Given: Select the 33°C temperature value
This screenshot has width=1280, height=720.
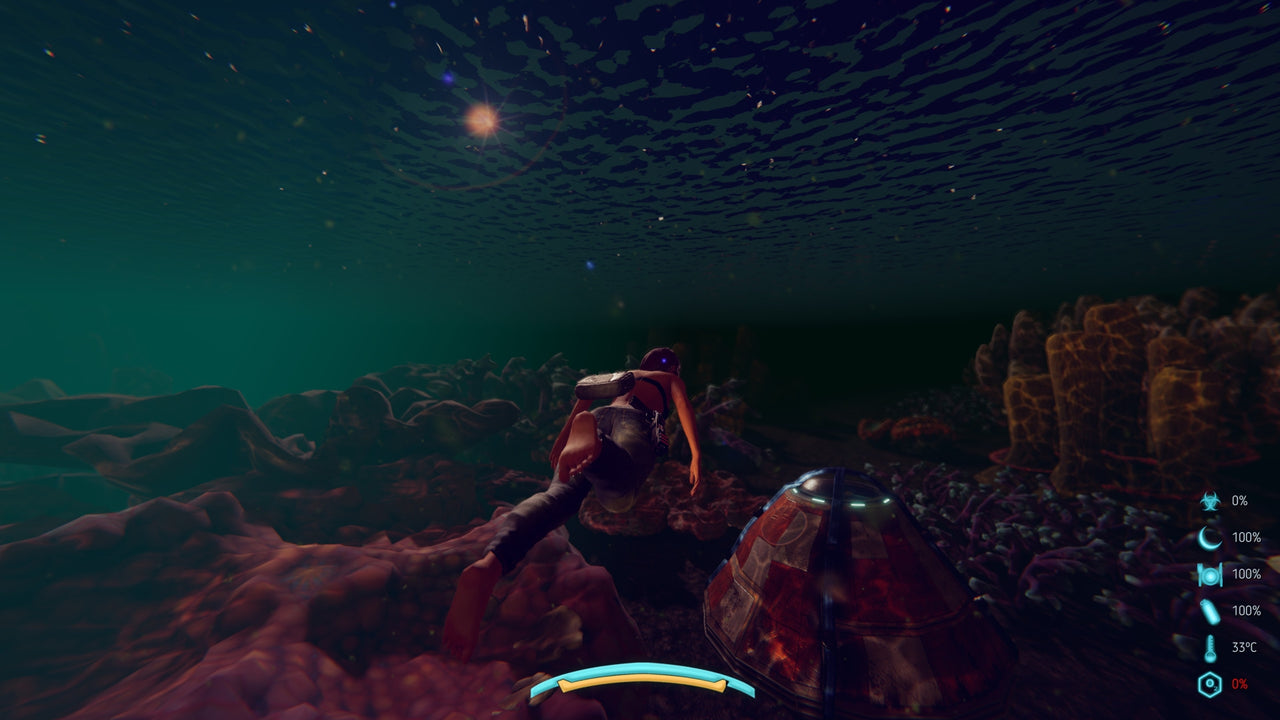Looking at the screenshot, I should coord(1243,646).
